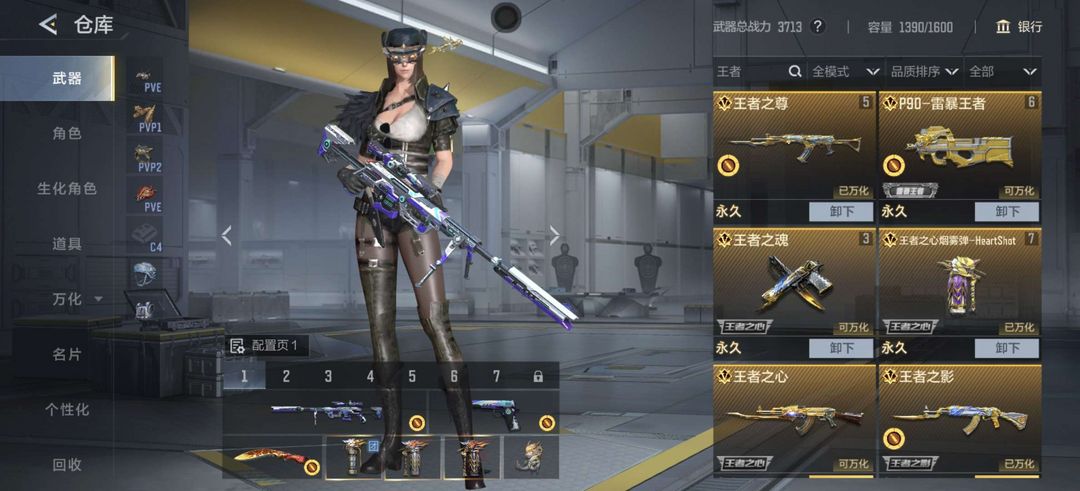
Task: Switch to the 个性化 tab
Action: [x=67, y=409]
